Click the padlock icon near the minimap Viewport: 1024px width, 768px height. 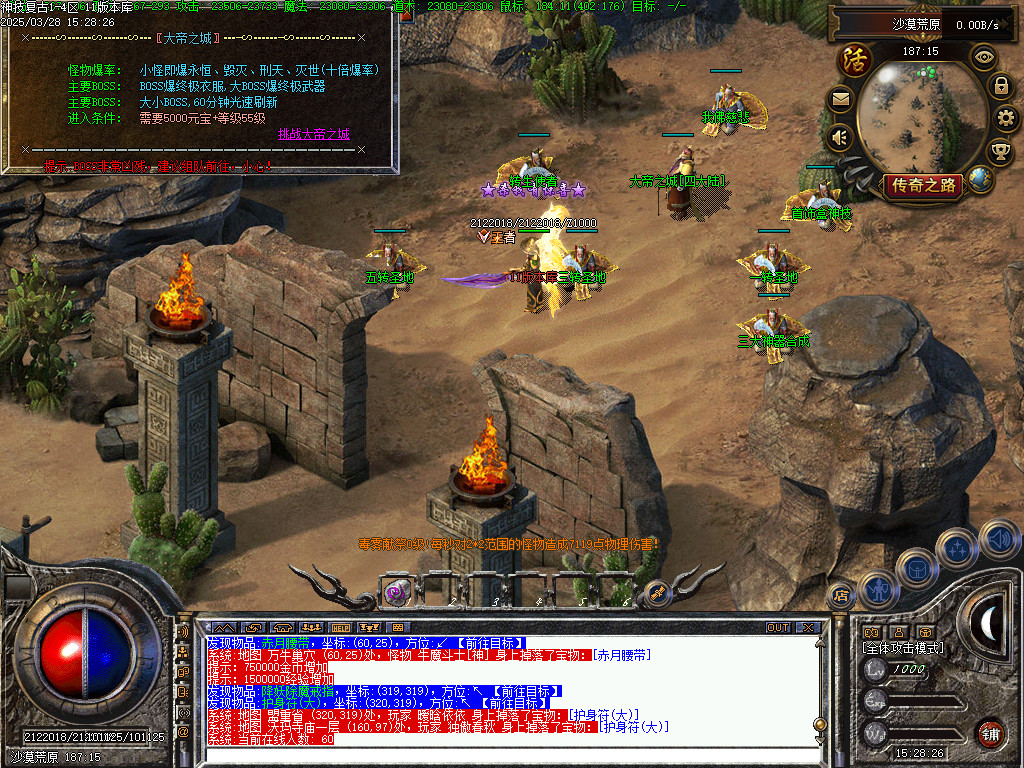tap(1000, 85)
